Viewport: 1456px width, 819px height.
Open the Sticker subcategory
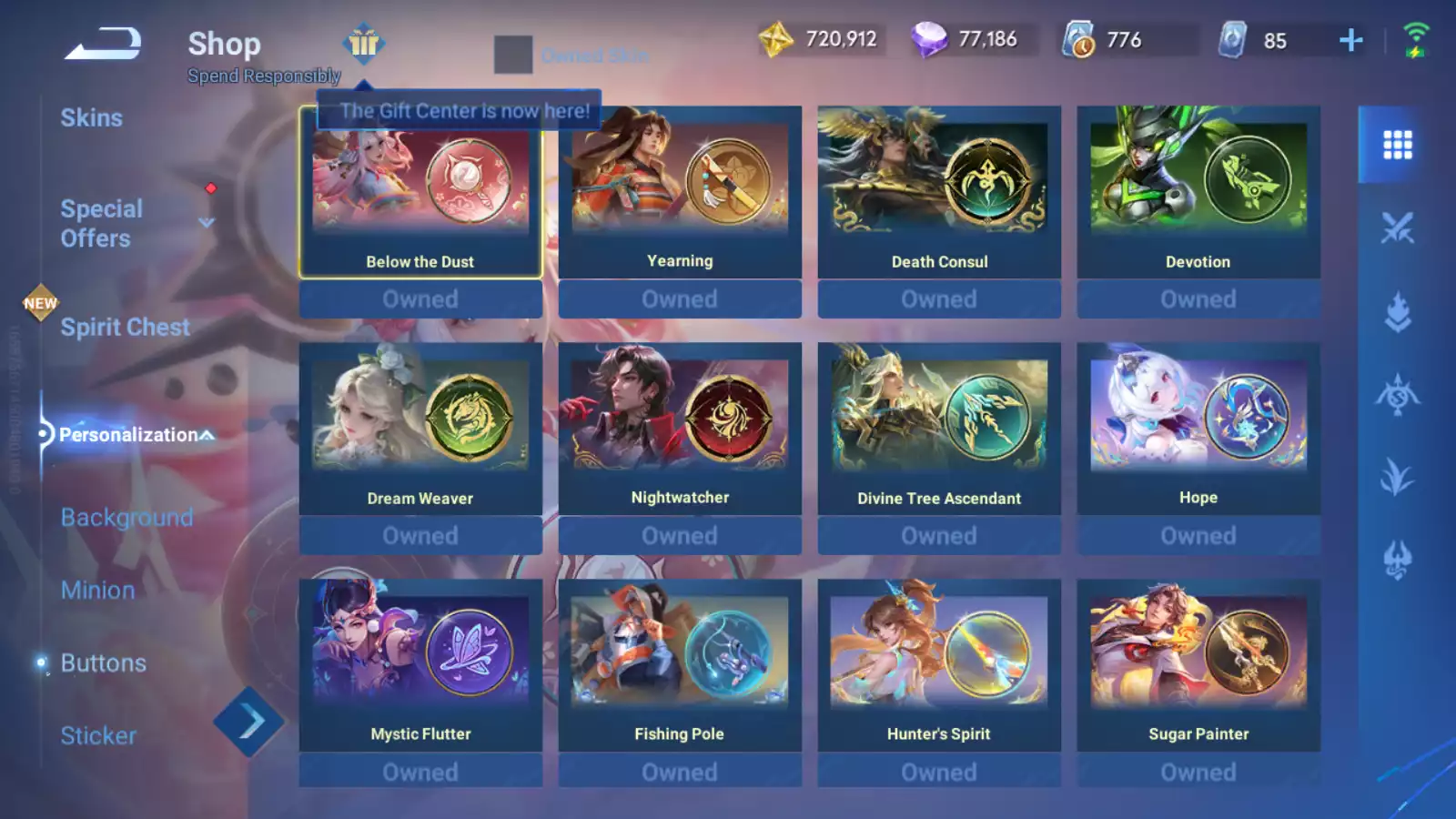click(x=98, y=735)
